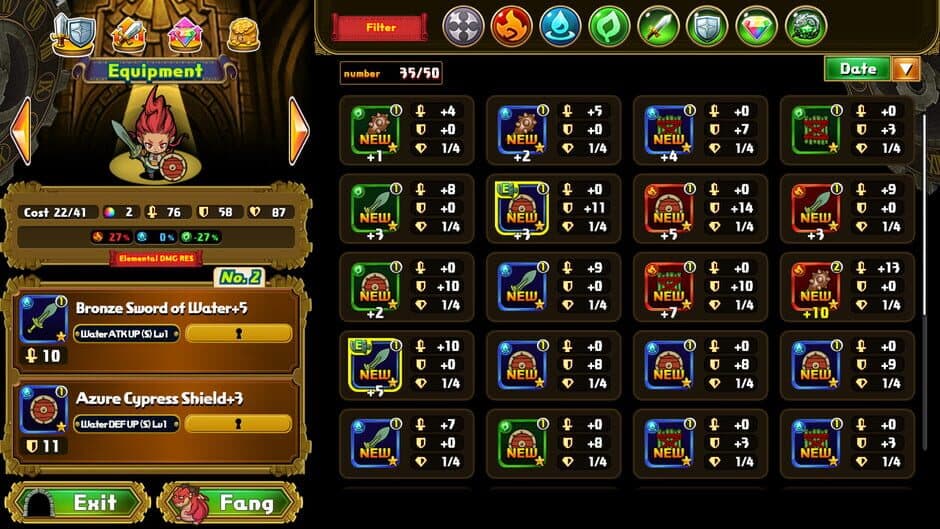Show only sword weapons filter
The image size is (940, 529).
[659, 26]
